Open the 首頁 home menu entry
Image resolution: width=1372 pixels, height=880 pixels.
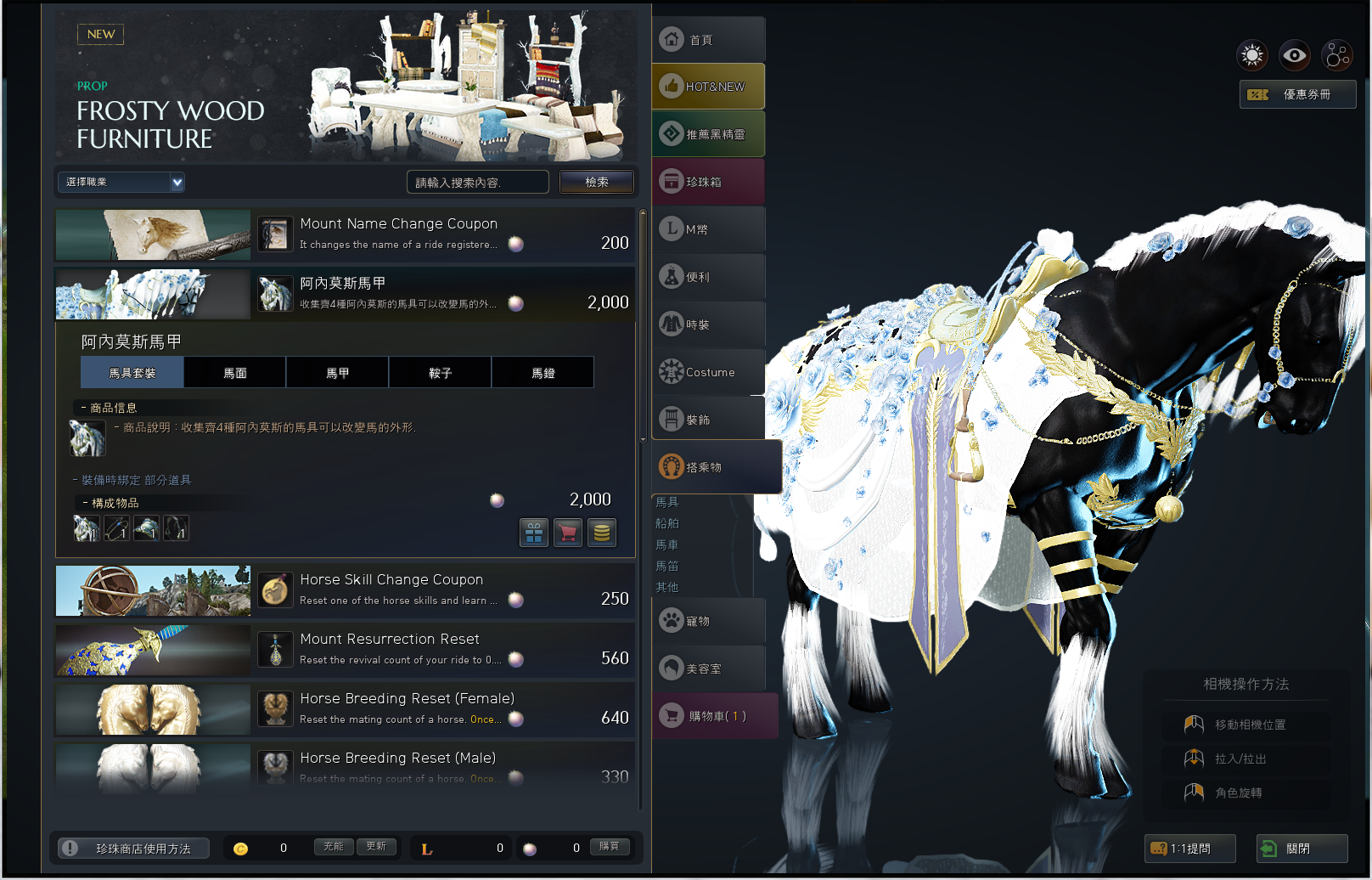pos(708,40)
